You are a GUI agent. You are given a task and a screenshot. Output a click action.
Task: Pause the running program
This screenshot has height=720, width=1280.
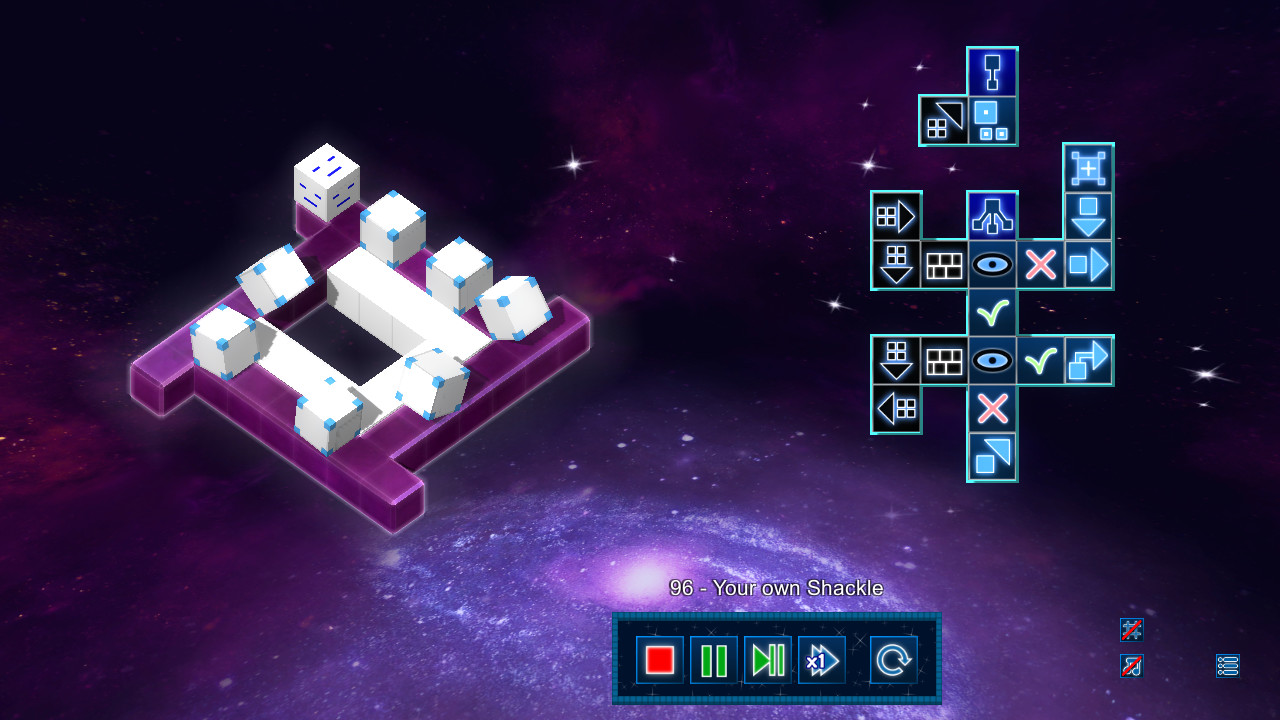click(714, 660)
